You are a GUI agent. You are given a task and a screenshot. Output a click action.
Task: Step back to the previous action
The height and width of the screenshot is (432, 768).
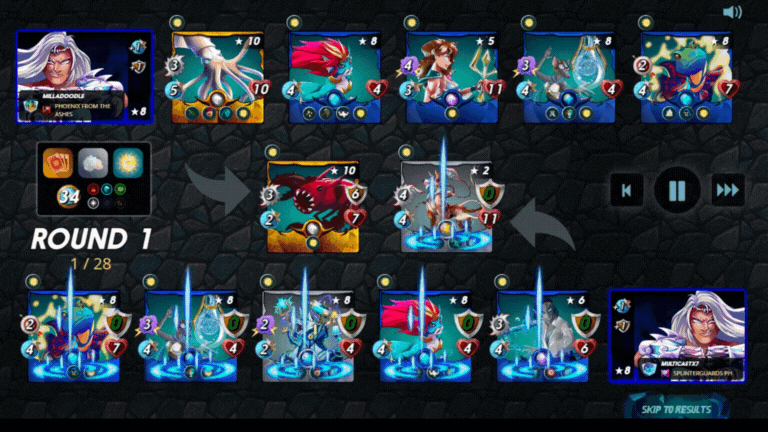coord(627,189)
